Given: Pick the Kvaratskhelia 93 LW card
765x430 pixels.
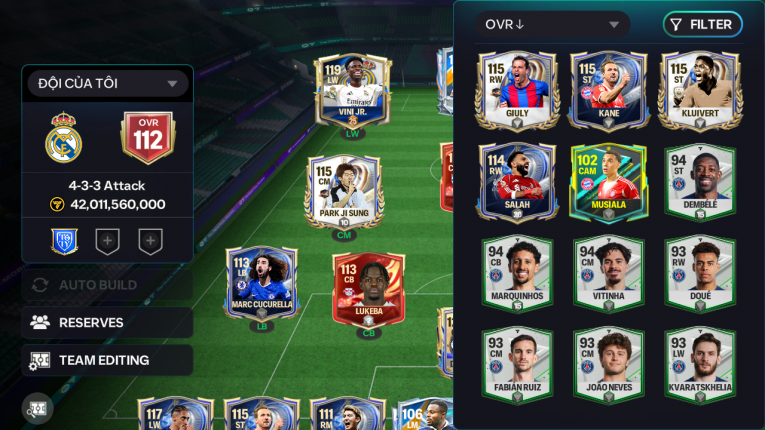Looking at the screenshot, I should click(x=699, y=365).
